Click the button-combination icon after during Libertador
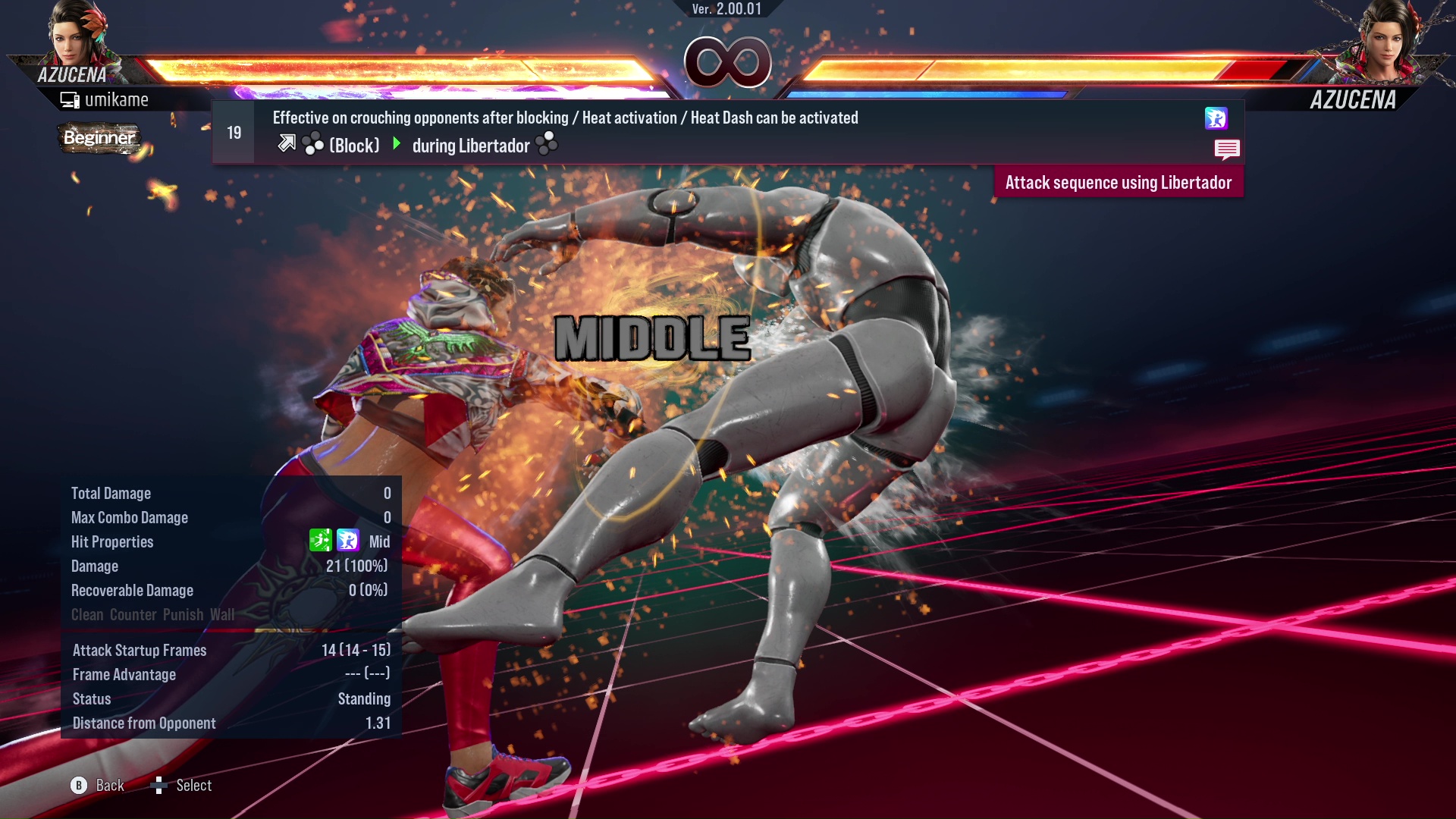 point(545,144)
